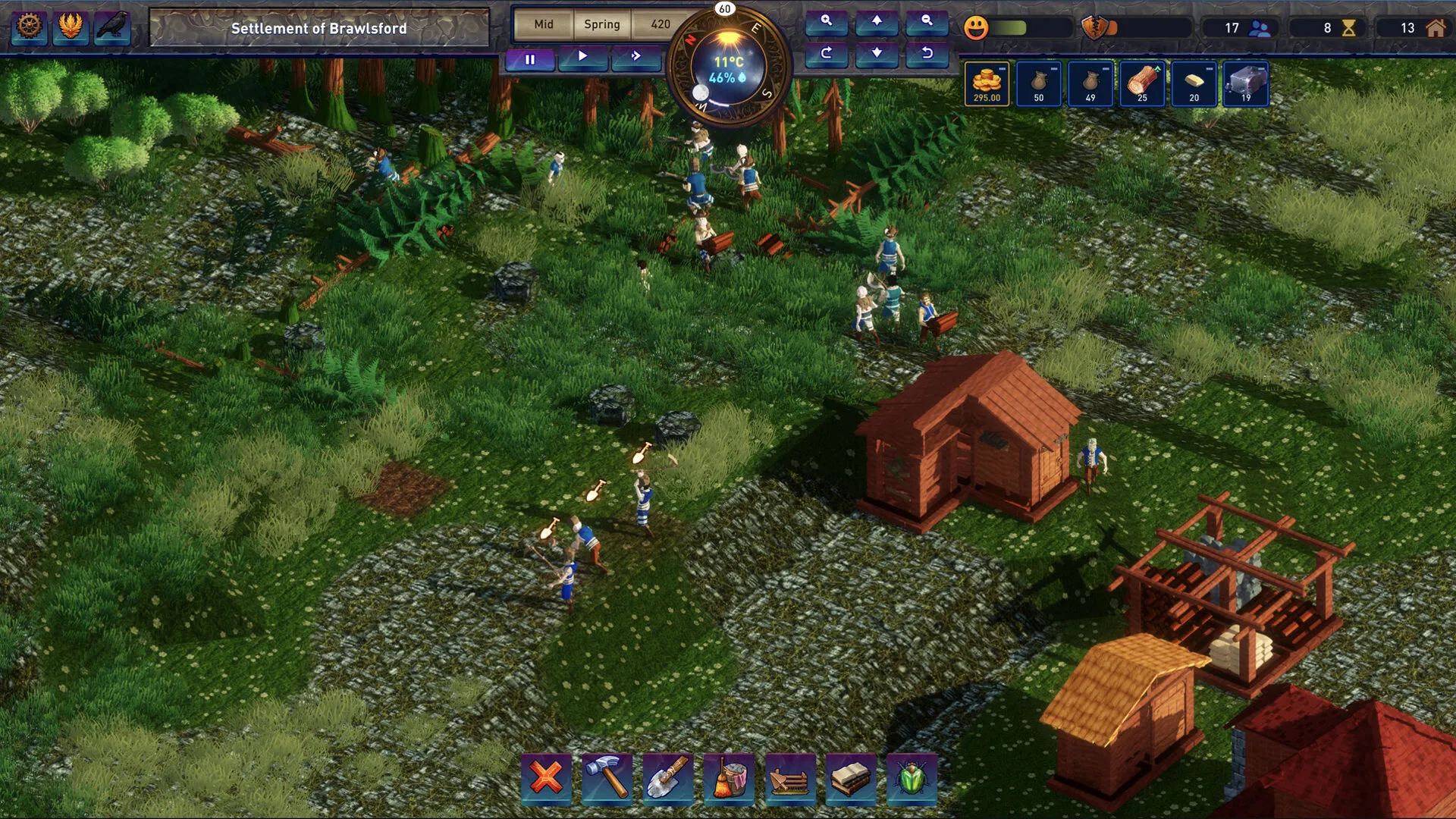The height and width of the screenshot is (819, 1456).
Task: Open the book stack toolbar button
Action: click(850, 777)
